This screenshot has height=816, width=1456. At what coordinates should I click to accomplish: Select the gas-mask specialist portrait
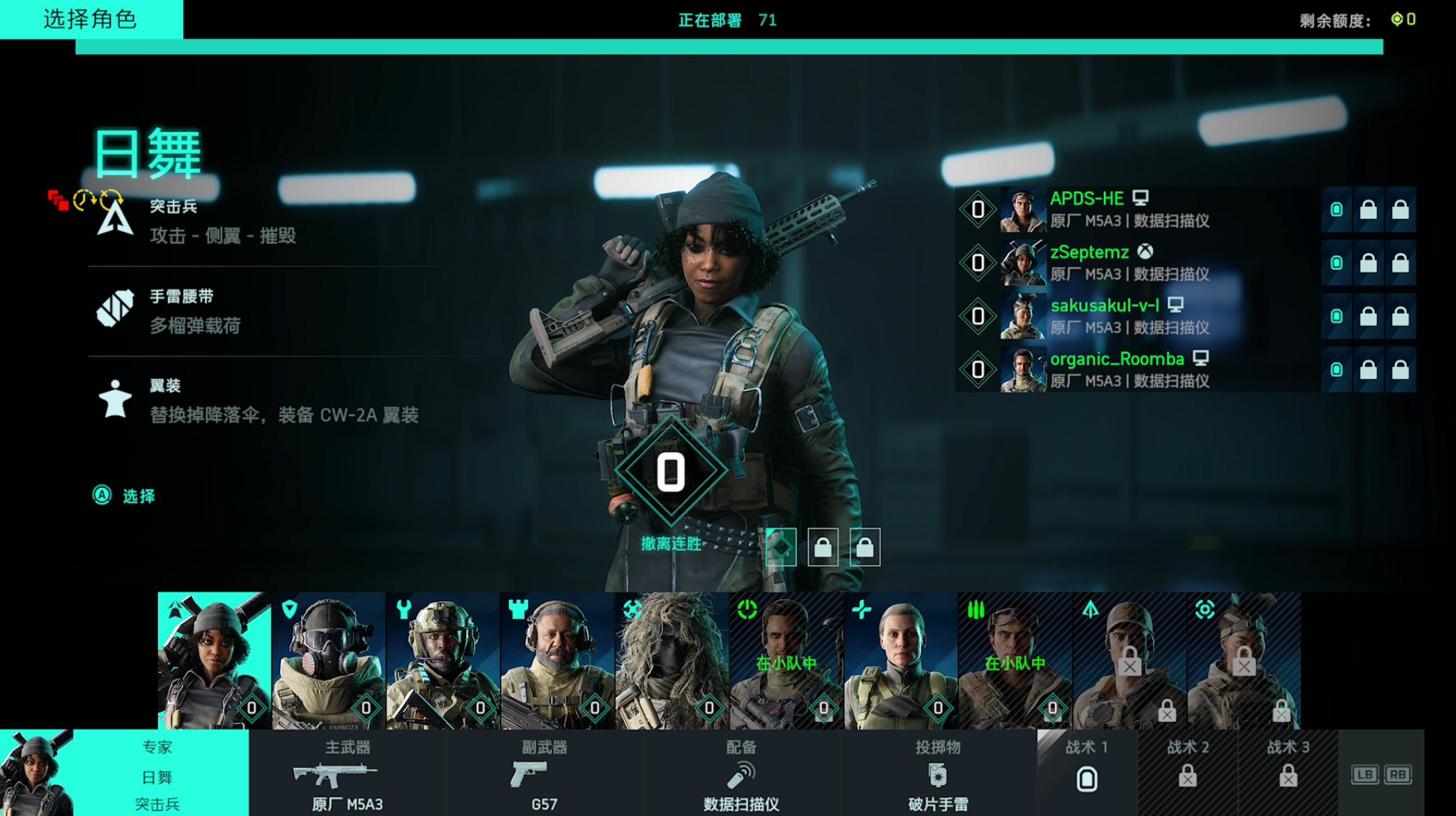(328, 661)
